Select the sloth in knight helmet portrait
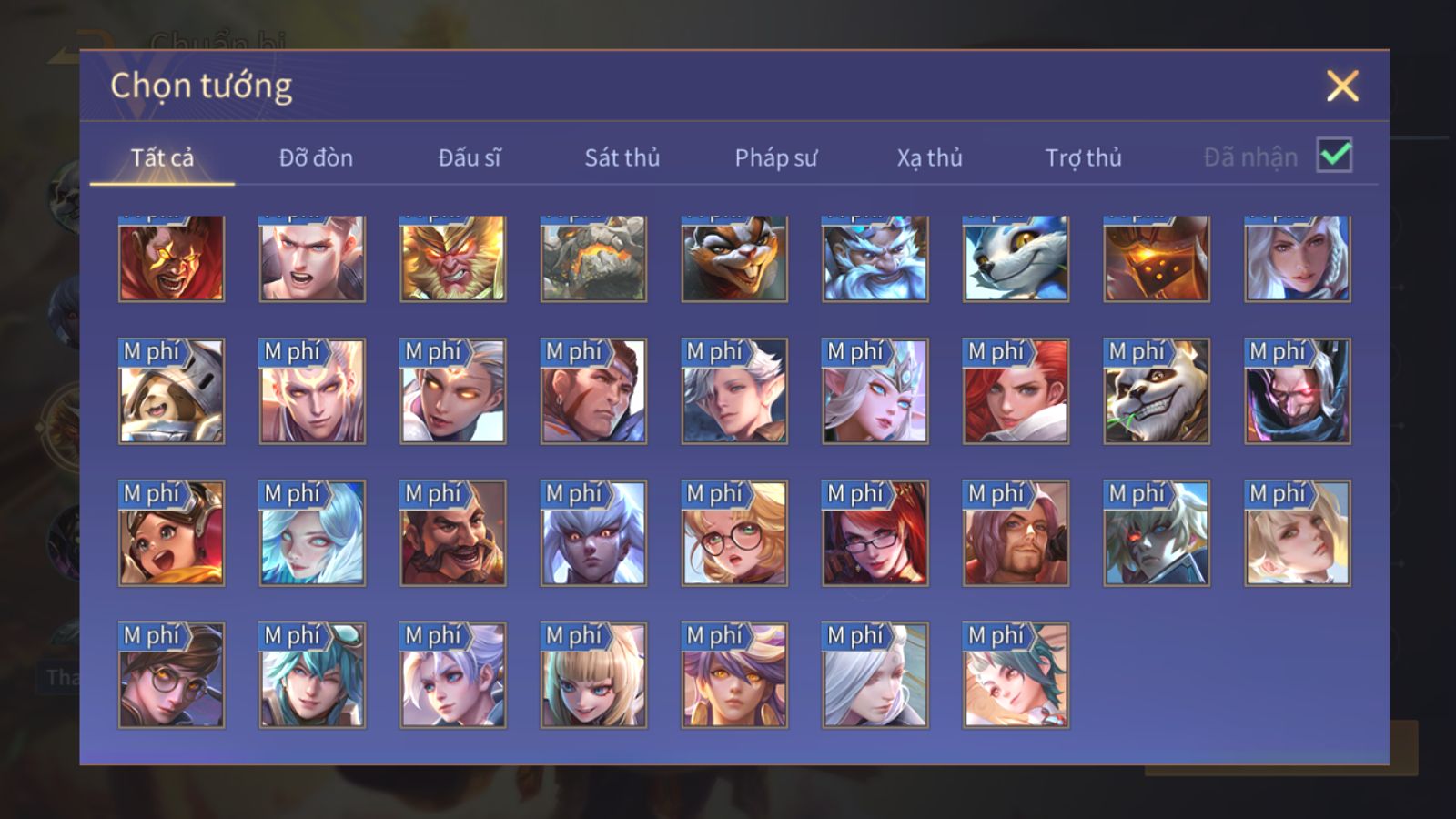This screenshot has width=1456, height=819. pyautogui.click(x=171, y=391)
